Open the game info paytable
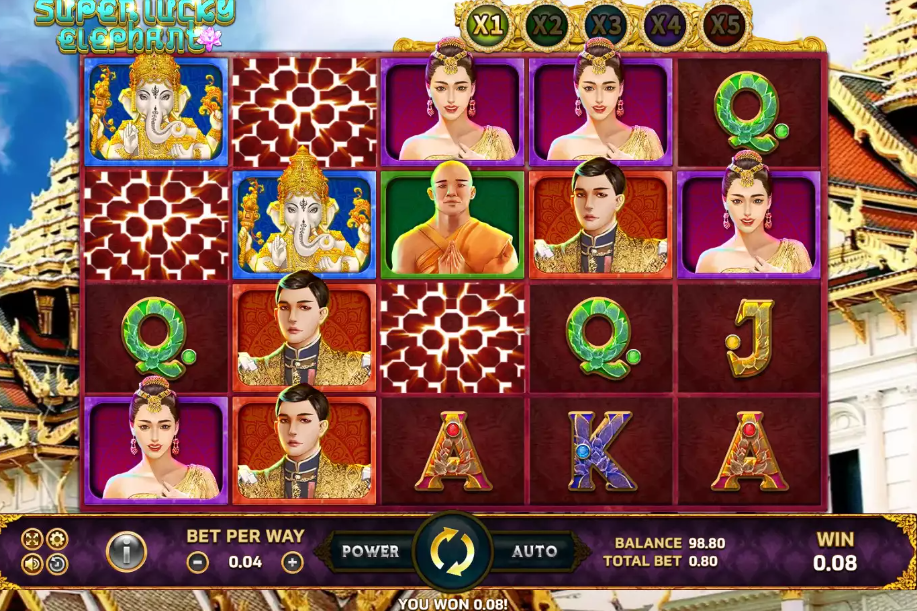This screenshot has height=611, width=917. 127,551
